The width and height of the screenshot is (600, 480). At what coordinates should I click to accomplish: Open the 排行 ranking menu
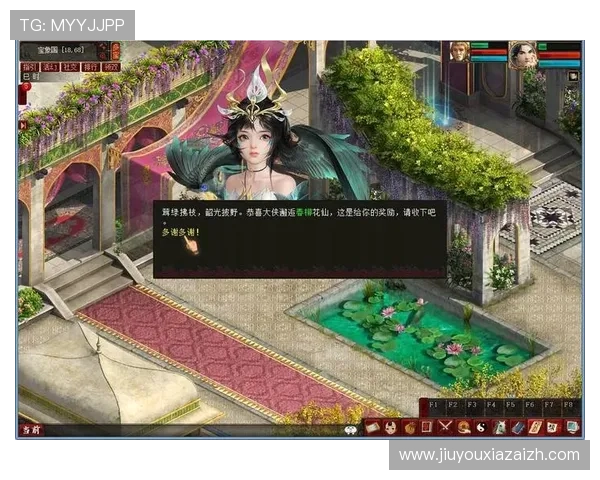(x=90, y=67)
